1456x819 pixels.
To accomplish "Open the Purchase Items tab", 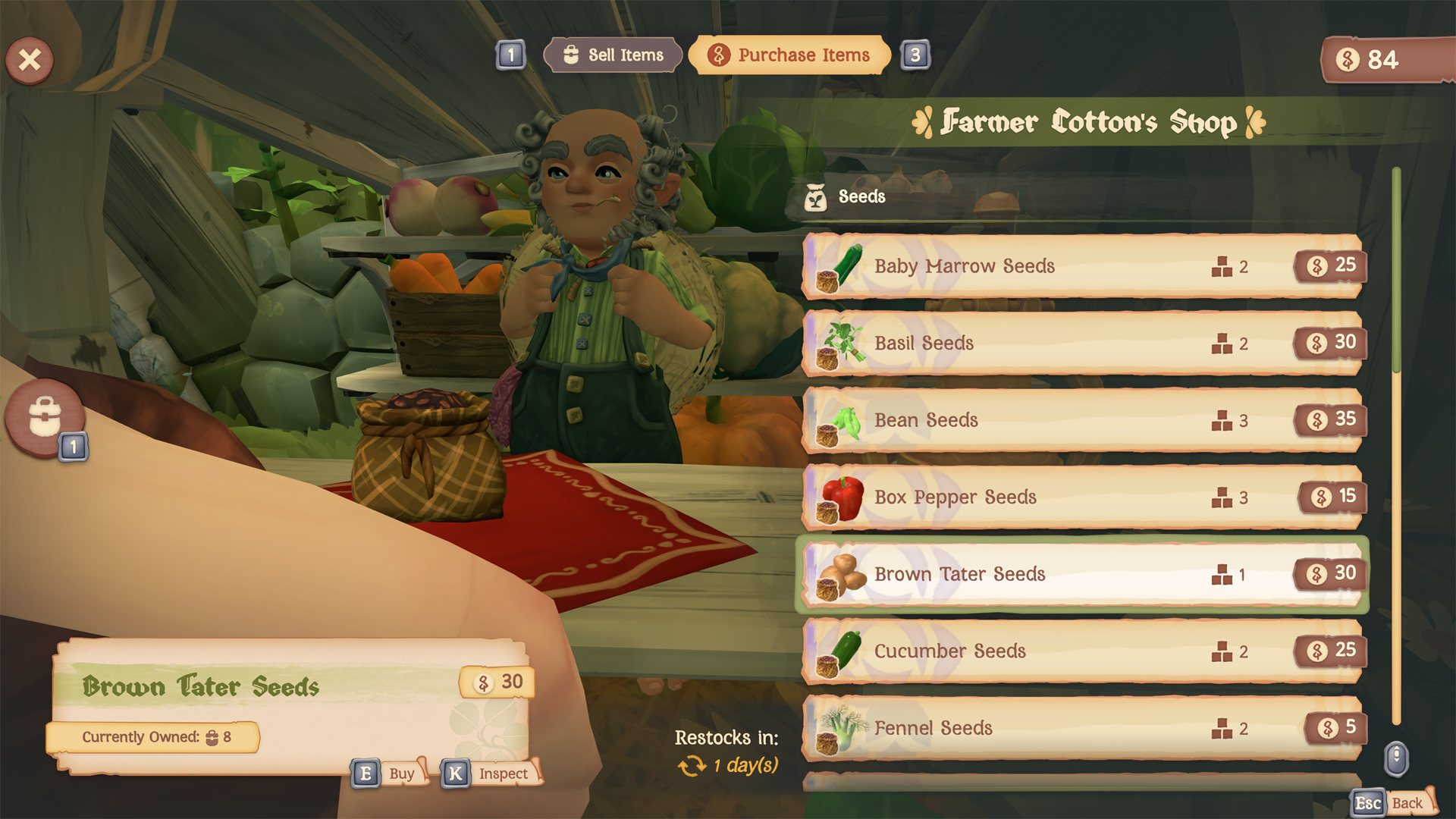I will point(789,55).
